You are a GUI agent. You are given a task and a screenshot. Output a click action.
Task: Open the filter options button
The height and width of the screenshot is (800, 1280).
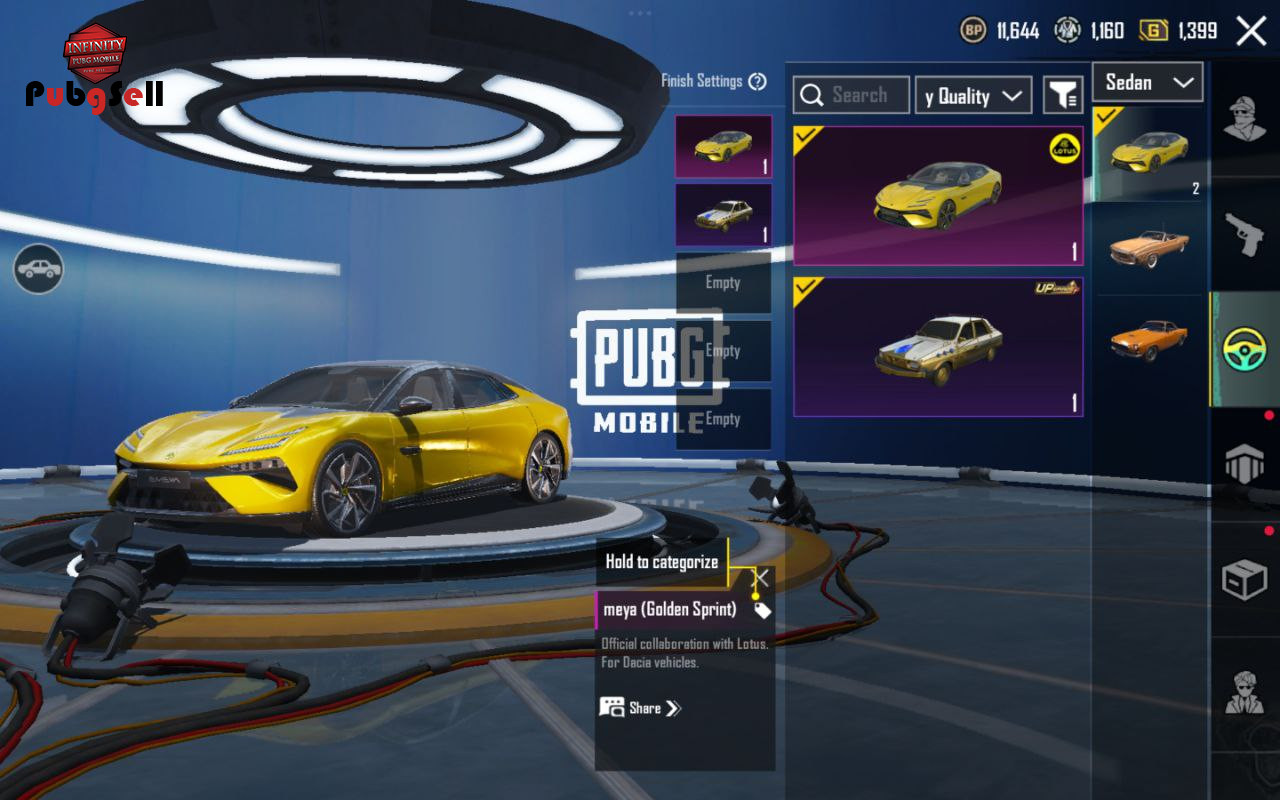click(1063, 96)
